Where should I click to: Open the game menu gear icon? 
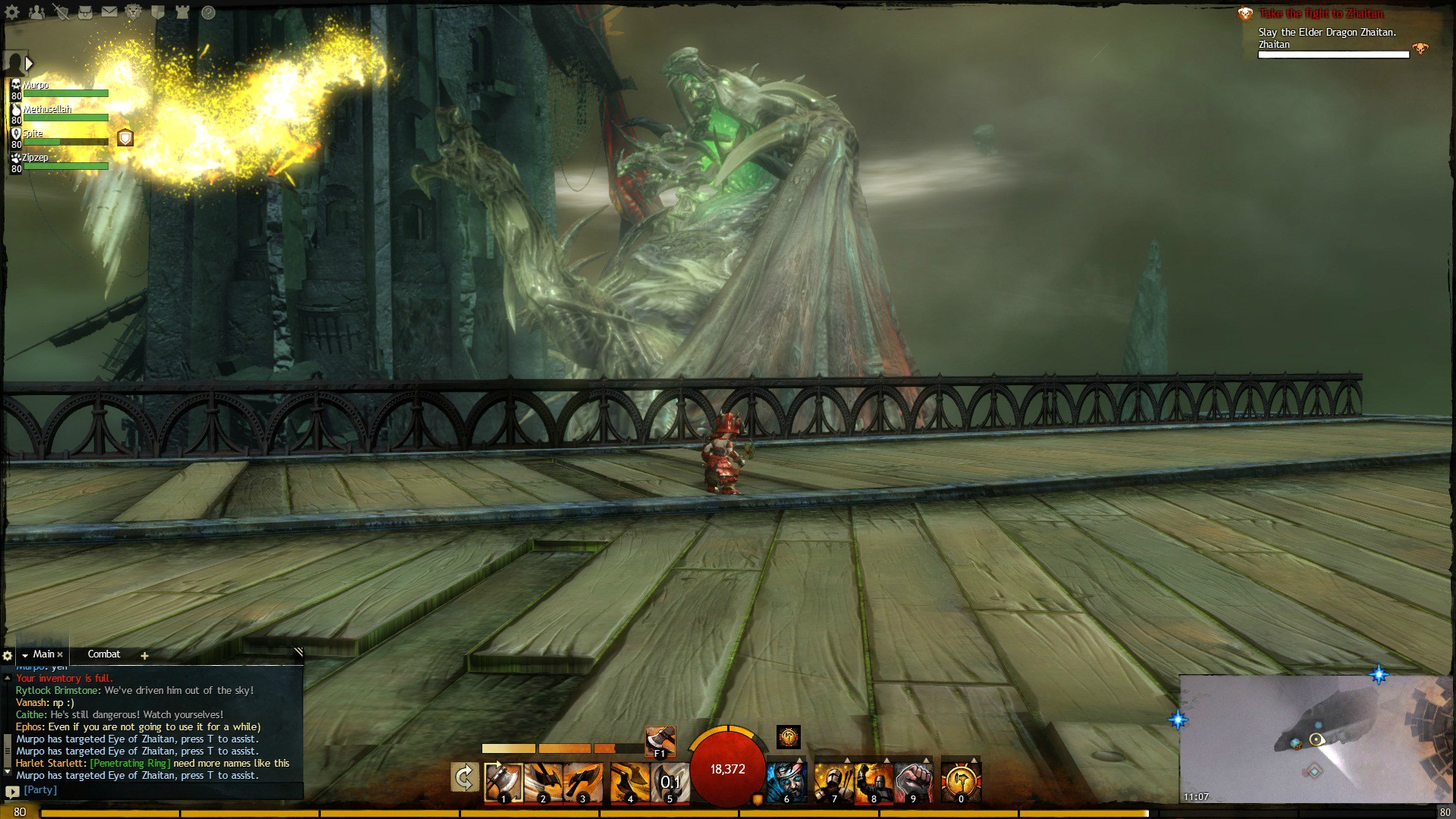pos(12,12)
